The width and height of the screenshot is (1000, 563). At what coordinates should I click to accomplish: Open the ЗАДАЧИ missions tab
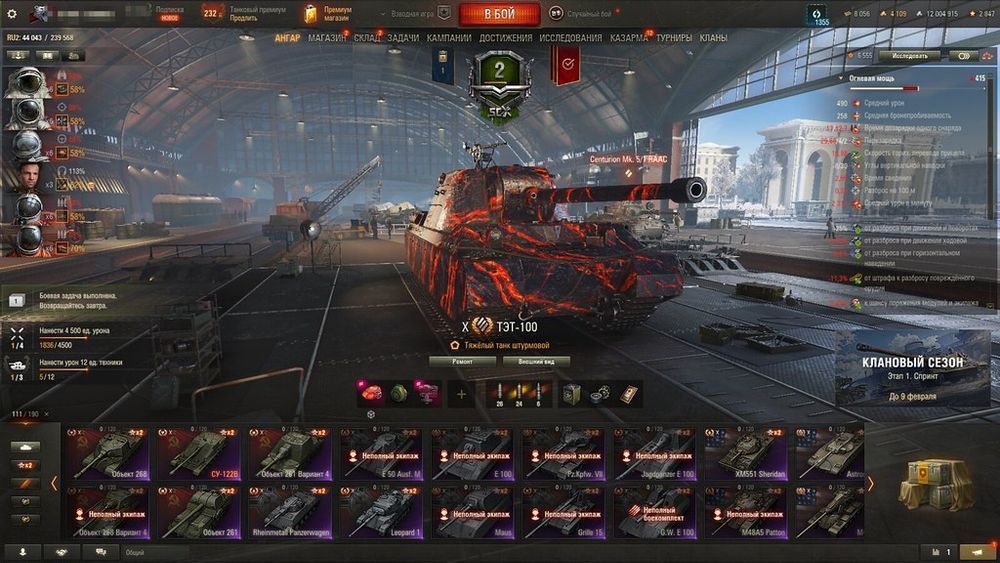tap(403, 38)
